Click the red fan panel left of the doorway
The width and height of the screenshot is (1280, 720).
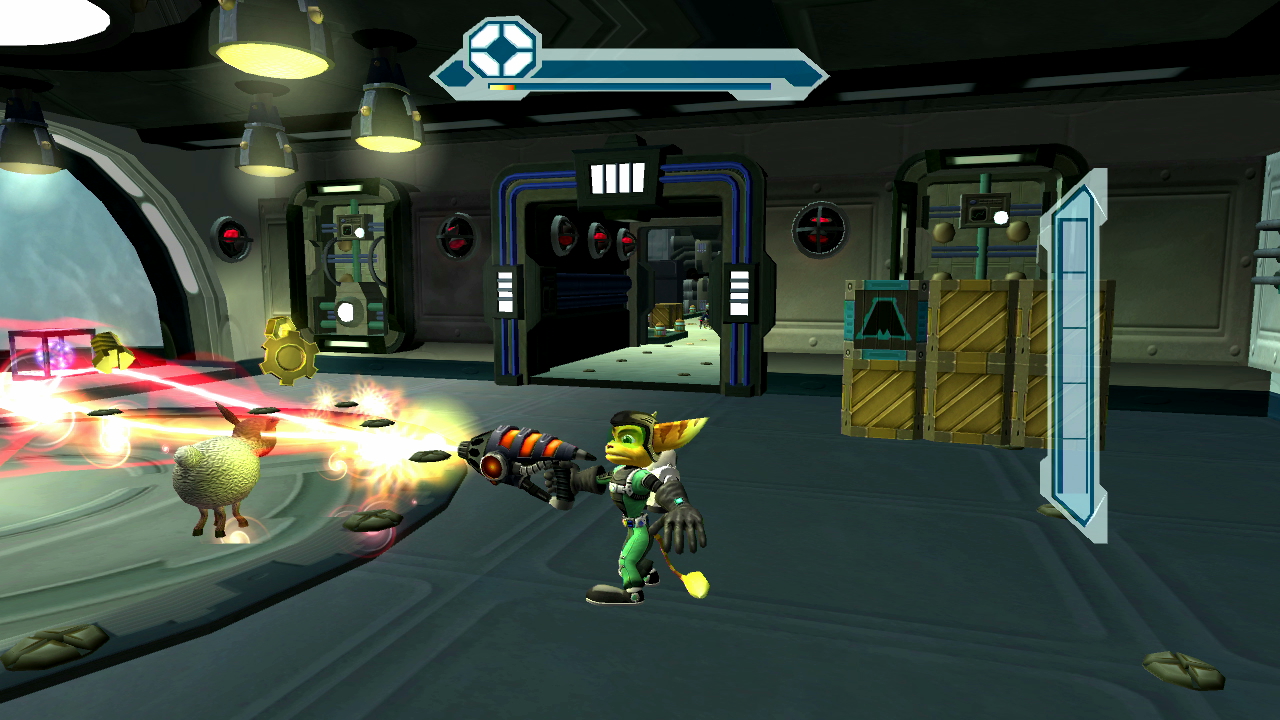455,238
